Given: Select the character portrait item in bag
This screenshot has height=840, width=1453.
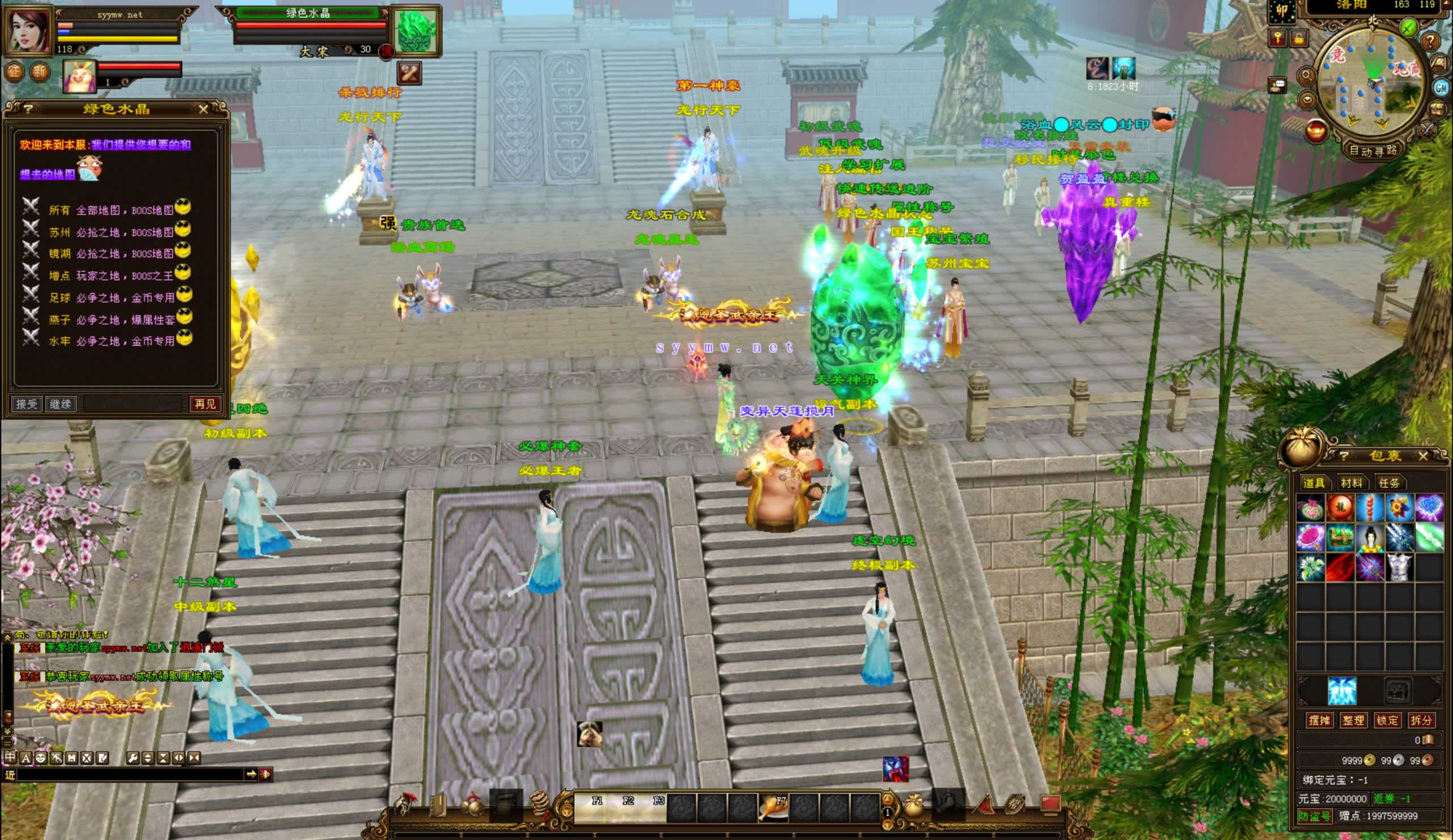Looking at the screenshot, I should coord(1370,538).
